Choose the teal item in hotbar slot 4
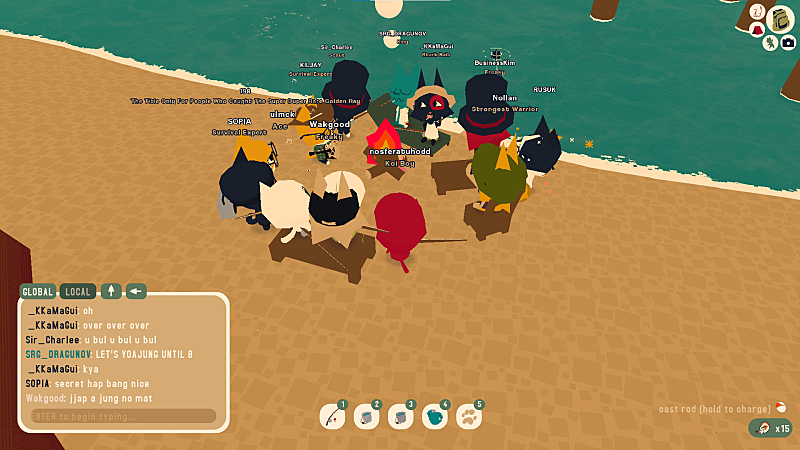Image resolution: width=800 pixels, height=450 pixels. 436,416
